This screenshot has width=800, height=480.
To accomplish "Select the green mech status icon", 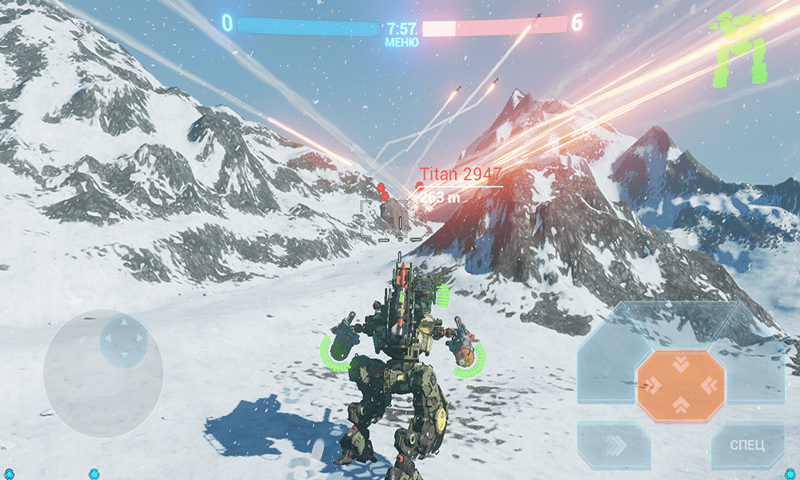I will (739, 46).
